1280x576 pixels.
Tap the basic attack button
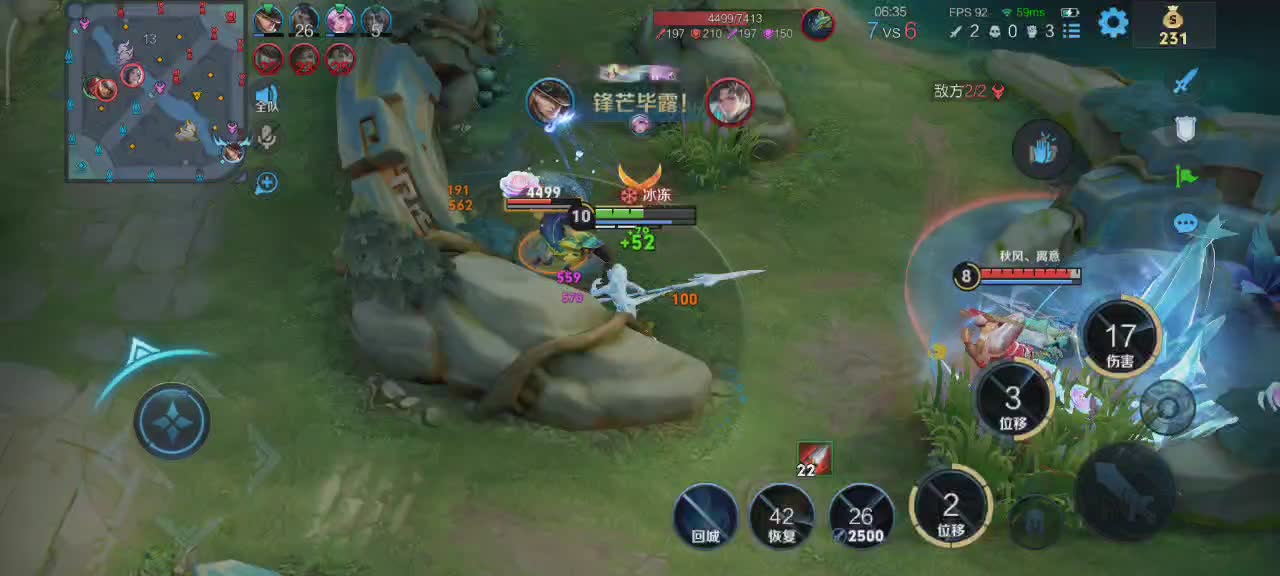1125,490
